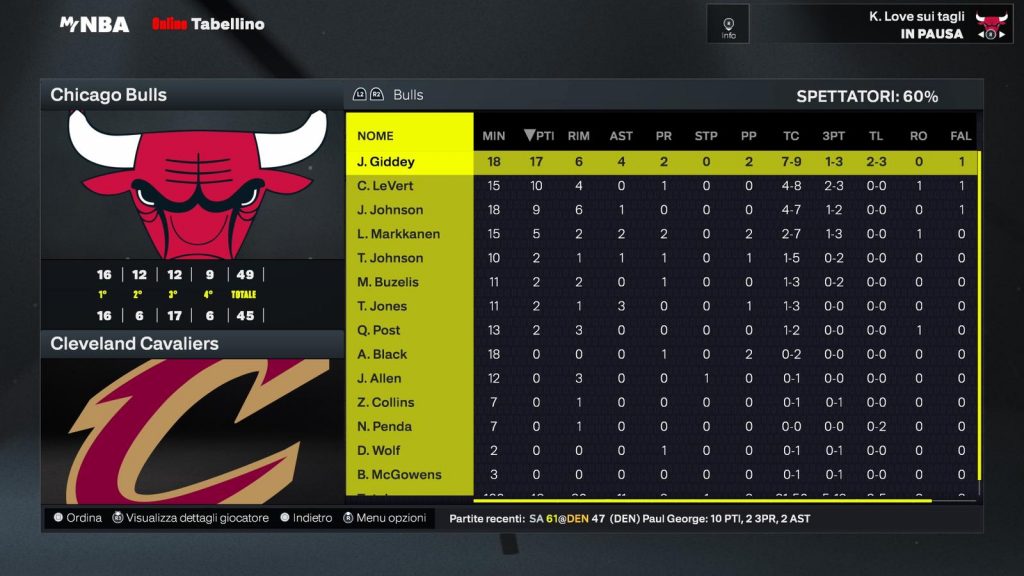Sort by the 3PT column header
The height and width of the screenshot is (576, 1024).
pyautogui.click(x=833, y=136)
